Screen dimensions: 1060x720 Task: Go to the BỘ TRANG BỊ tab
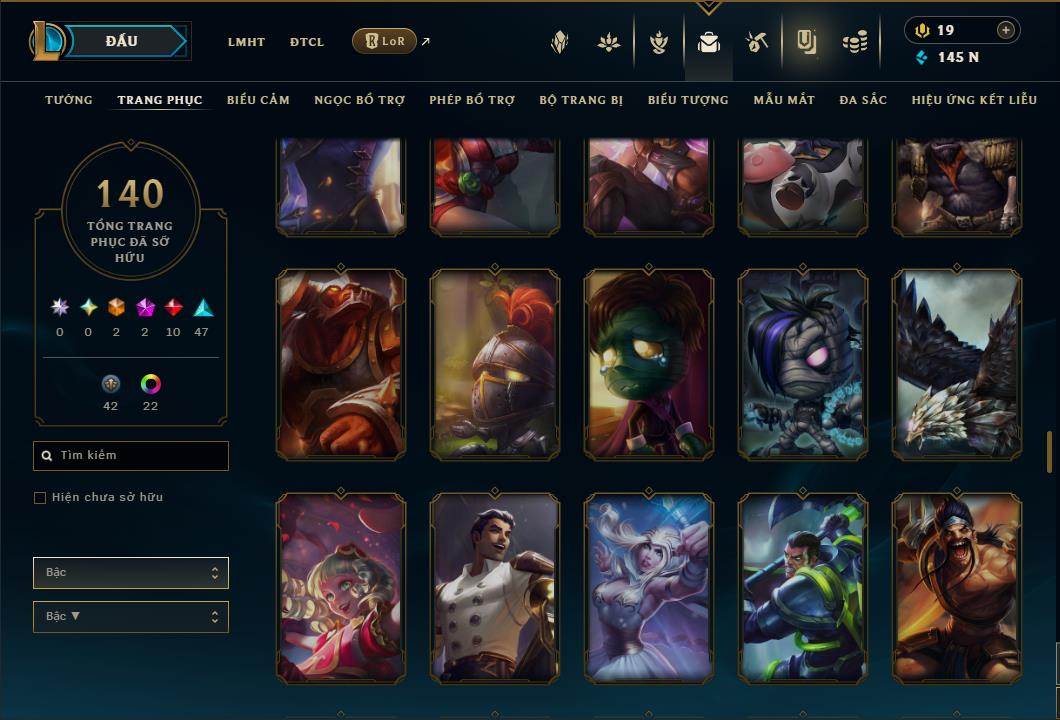(x=581, y=100)
